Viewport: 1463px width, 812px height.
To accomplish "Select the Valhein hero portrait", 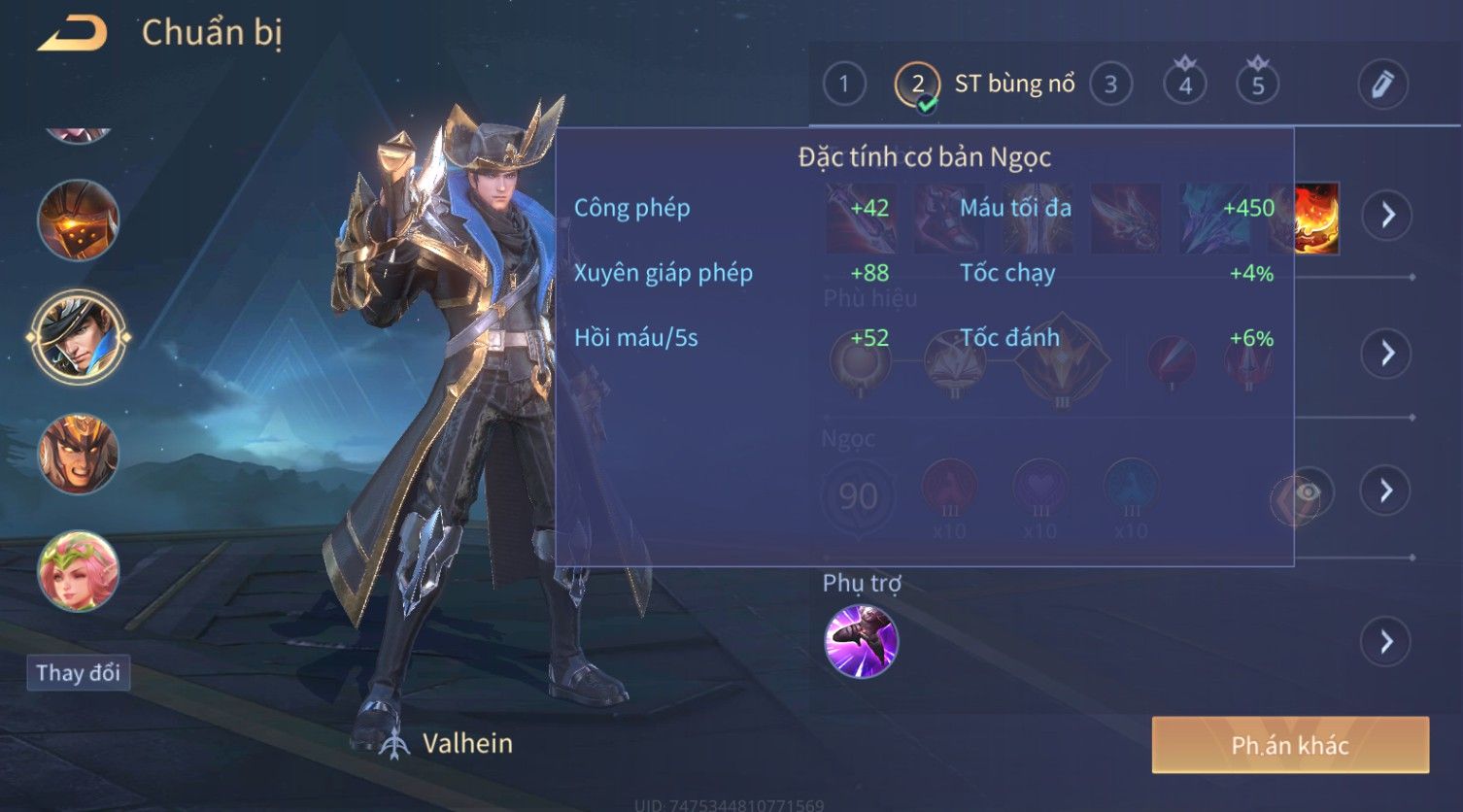I will click(x=78, y=337).
